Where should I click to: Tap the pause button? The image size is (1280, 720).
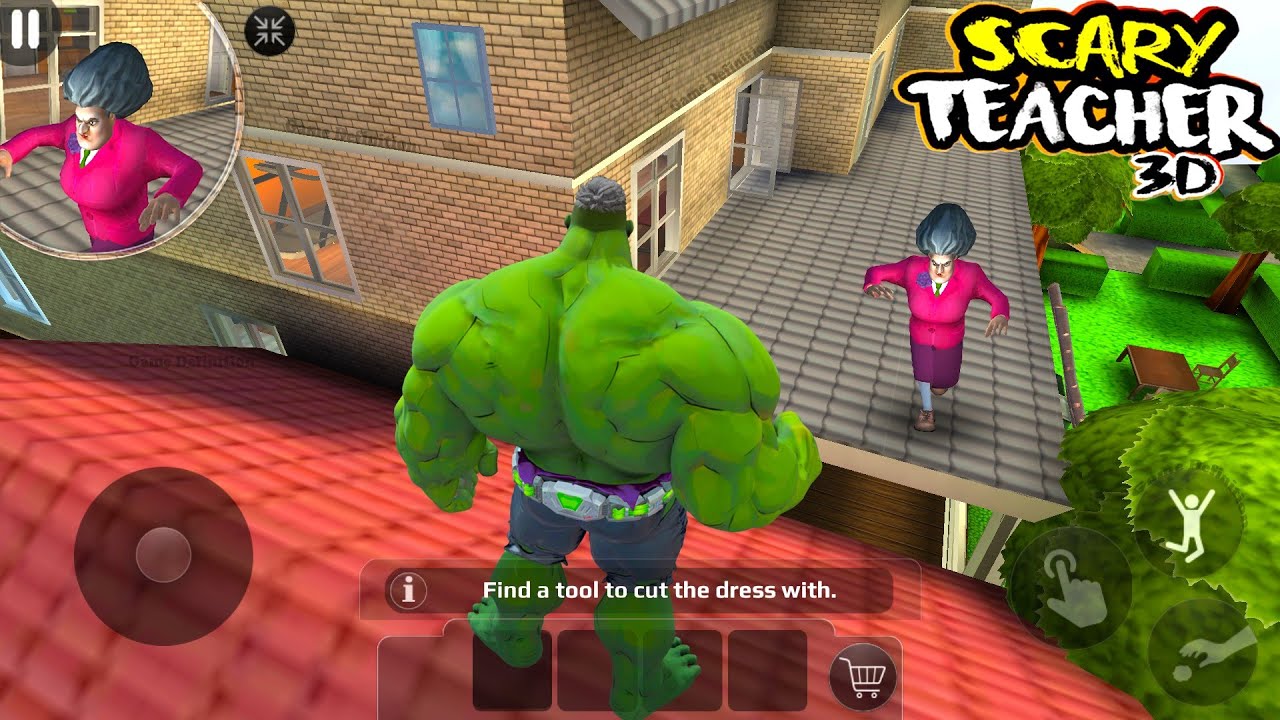[24, 27]
